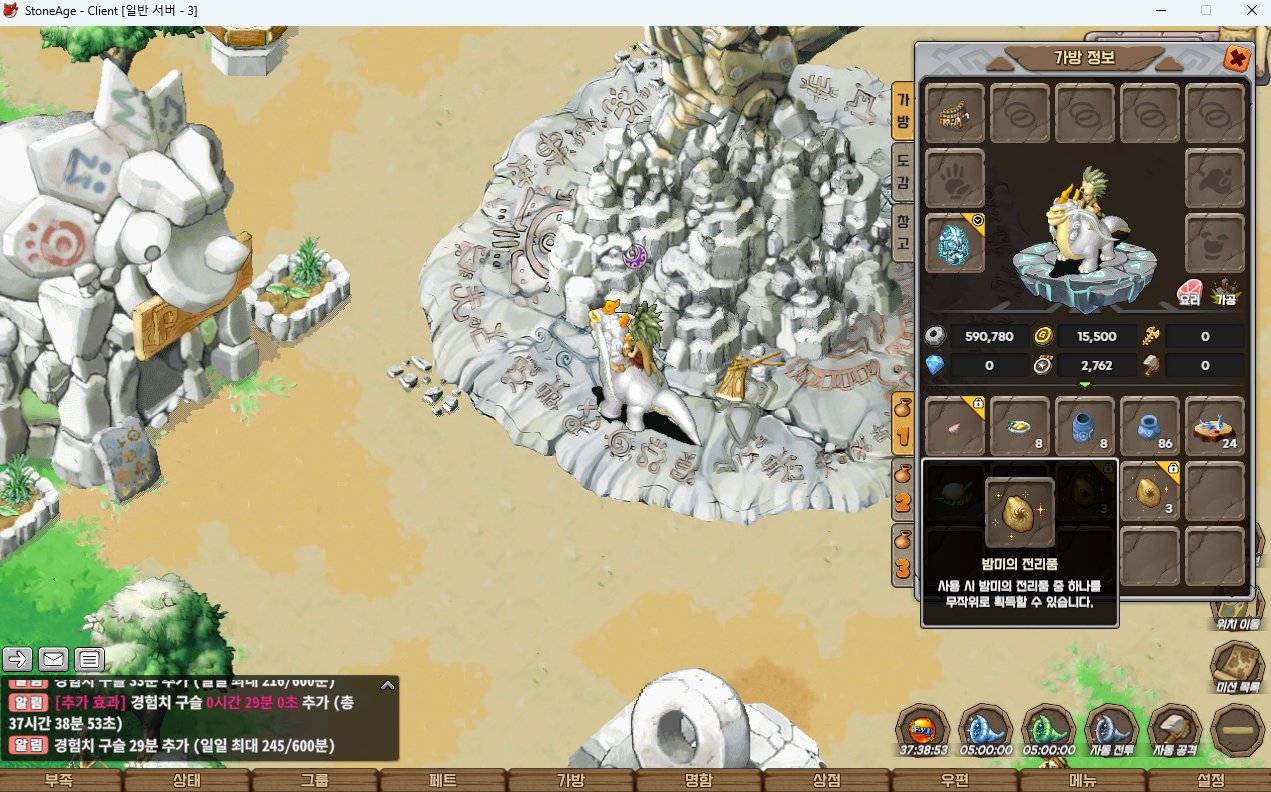Image resolution: width=1271 pixels, height=792 pixels.
Task: Open the 설정 settings menu
Action: [x=1210, y=781]
